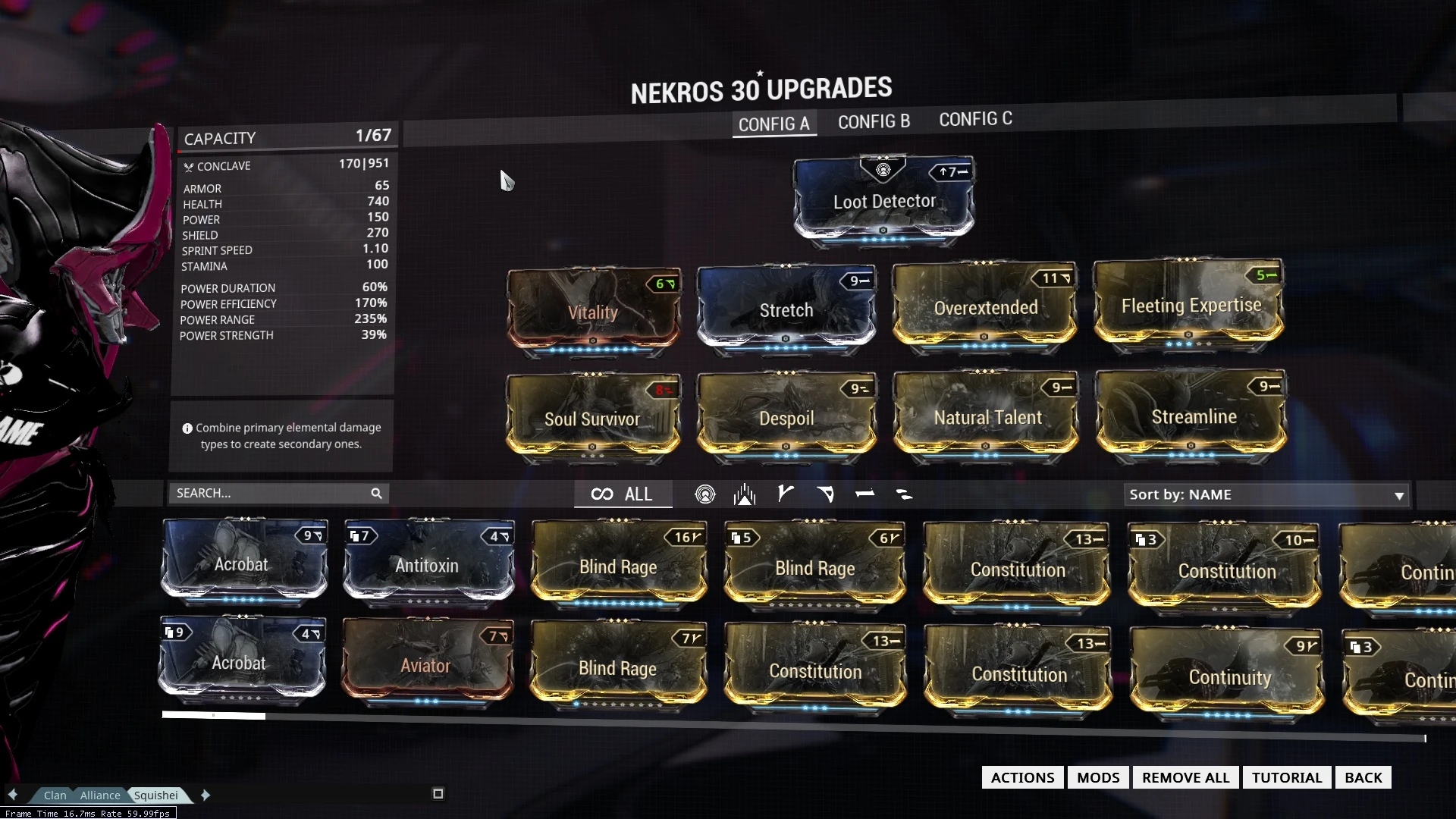The height and width of the screenshot is (819, 1456).
Task: Start the upgrade Tutorial
Action: point(1286,777)
